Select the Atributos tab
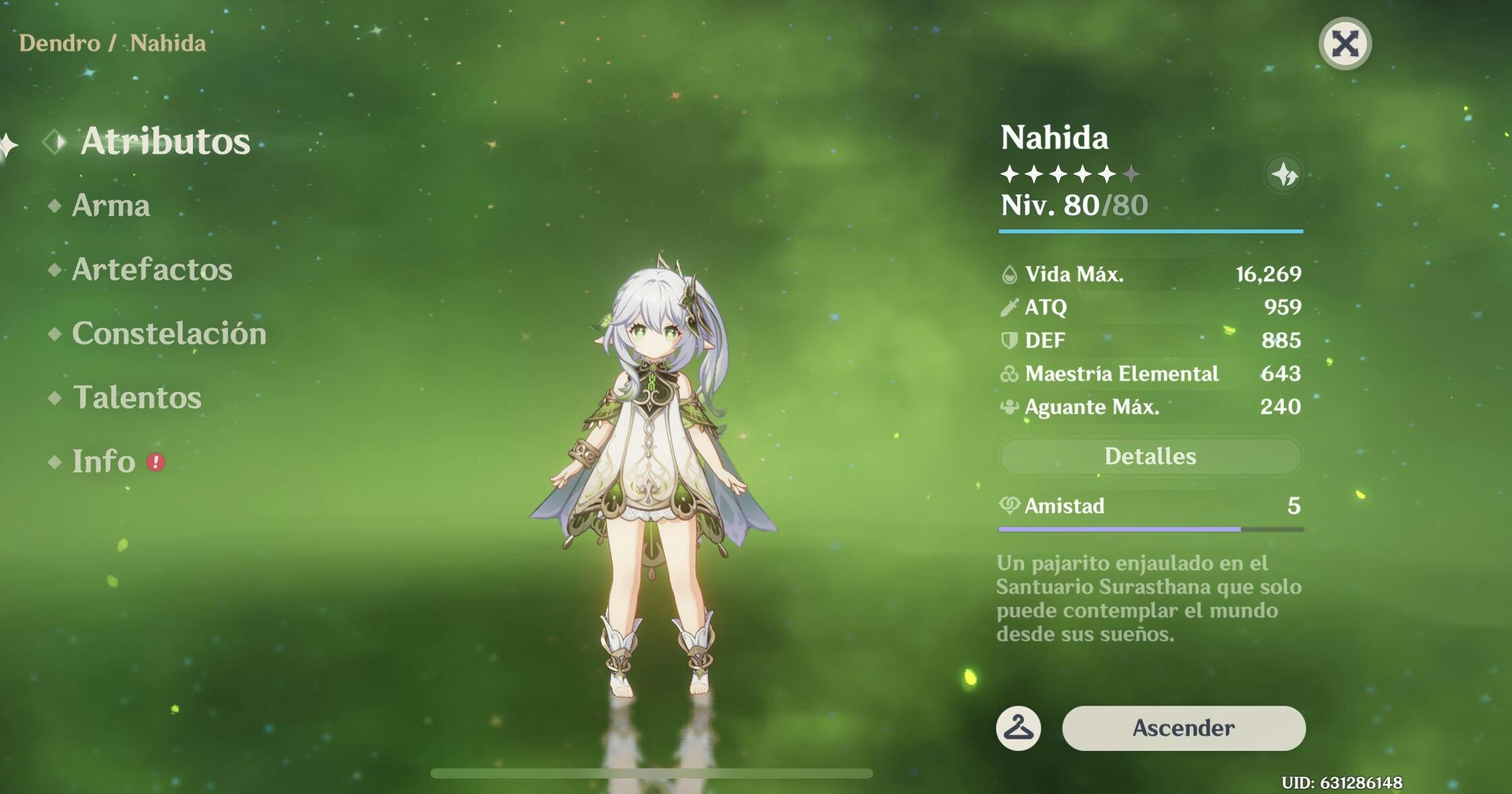This screenshot has height=794, width=1512. coord(165,141)
